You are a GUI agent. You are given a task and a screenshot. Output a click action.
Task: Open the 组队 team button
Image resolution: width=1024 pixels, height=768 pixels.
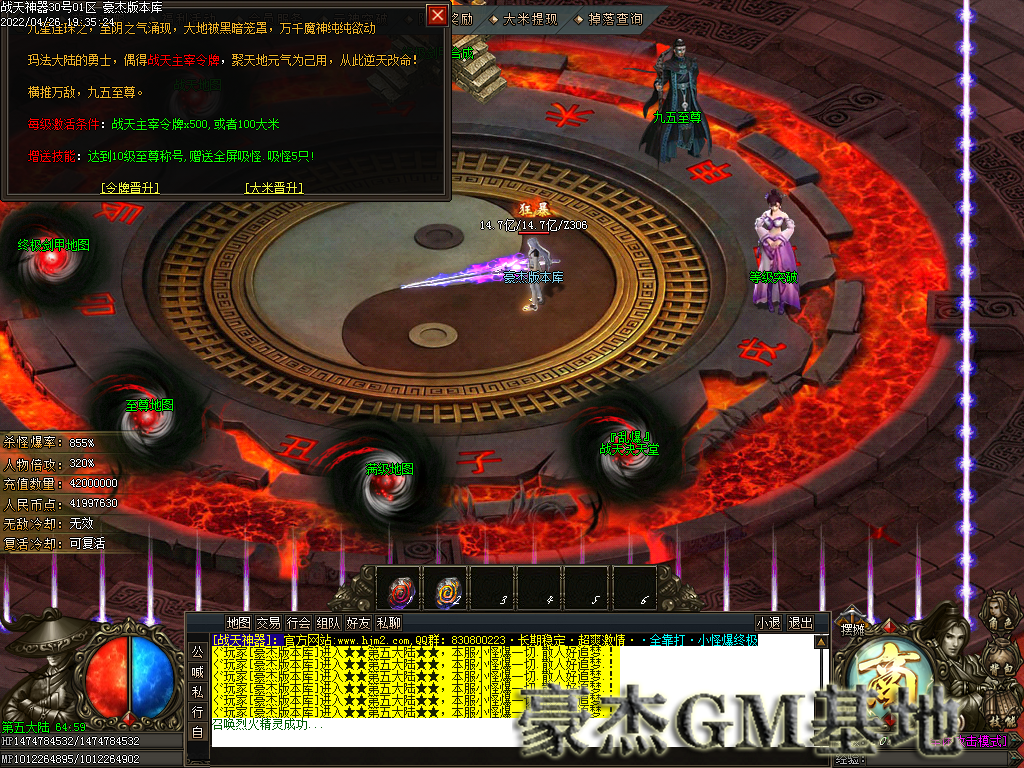328,623
